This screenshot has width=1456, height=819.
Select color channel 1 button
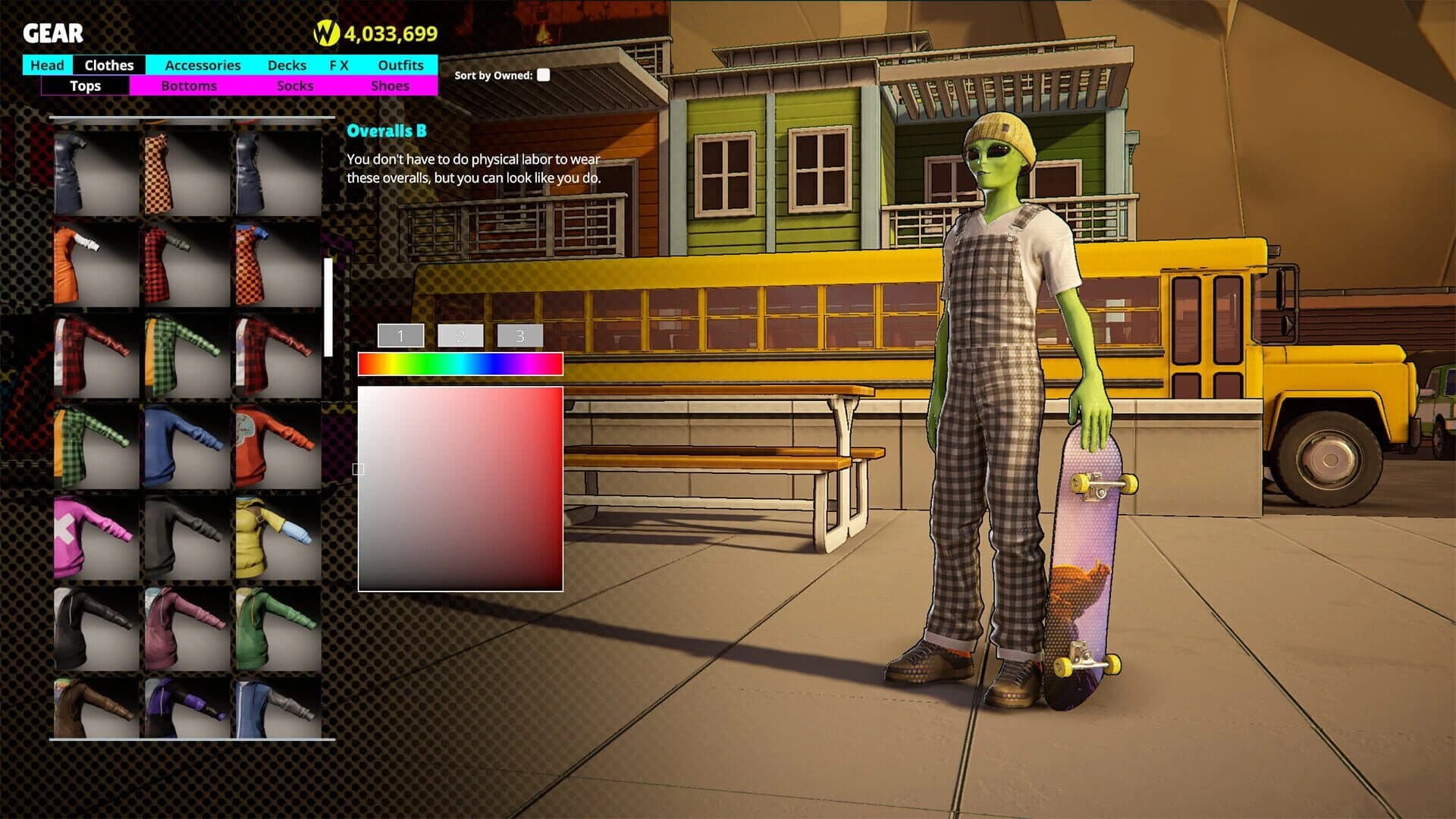400,334
